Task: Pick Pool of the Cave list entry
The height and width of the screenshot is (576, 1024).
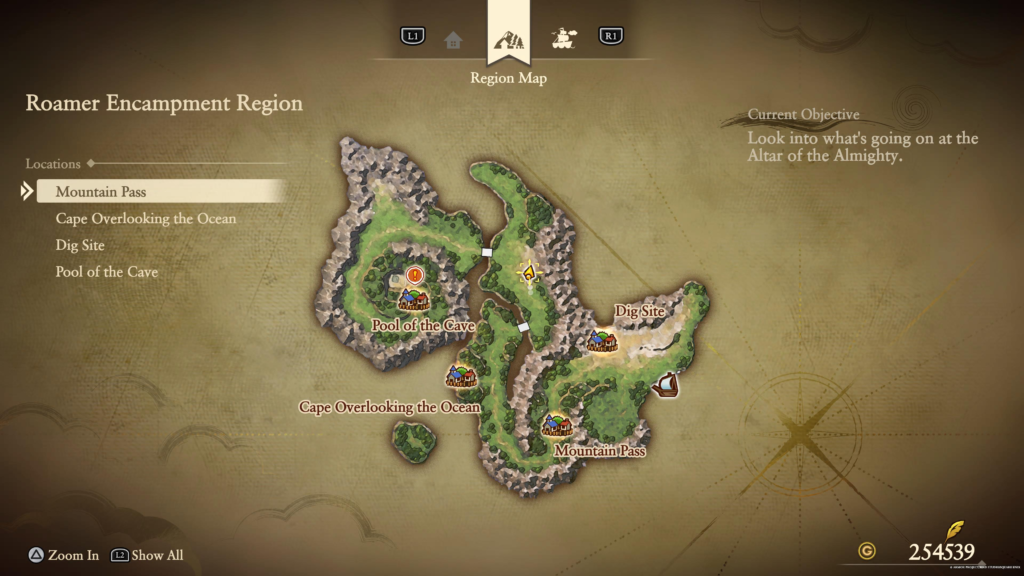Action: point(107,272)
